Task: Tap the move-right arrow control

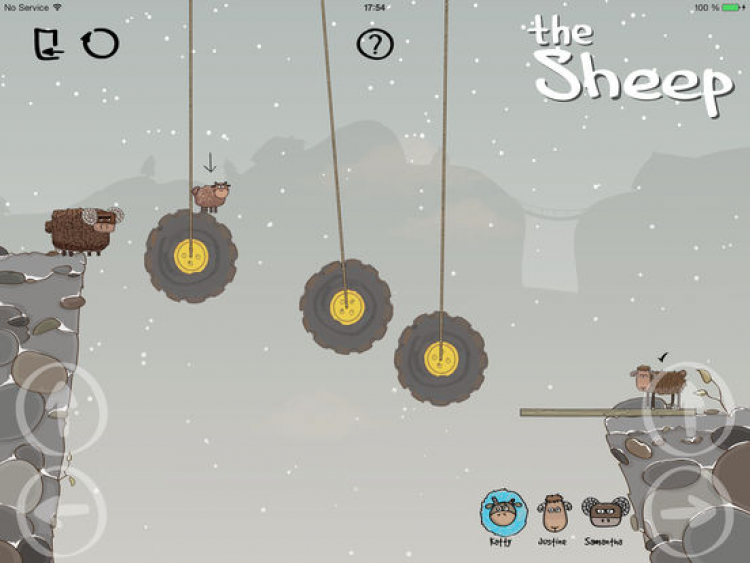Action: tap(692, 508)
